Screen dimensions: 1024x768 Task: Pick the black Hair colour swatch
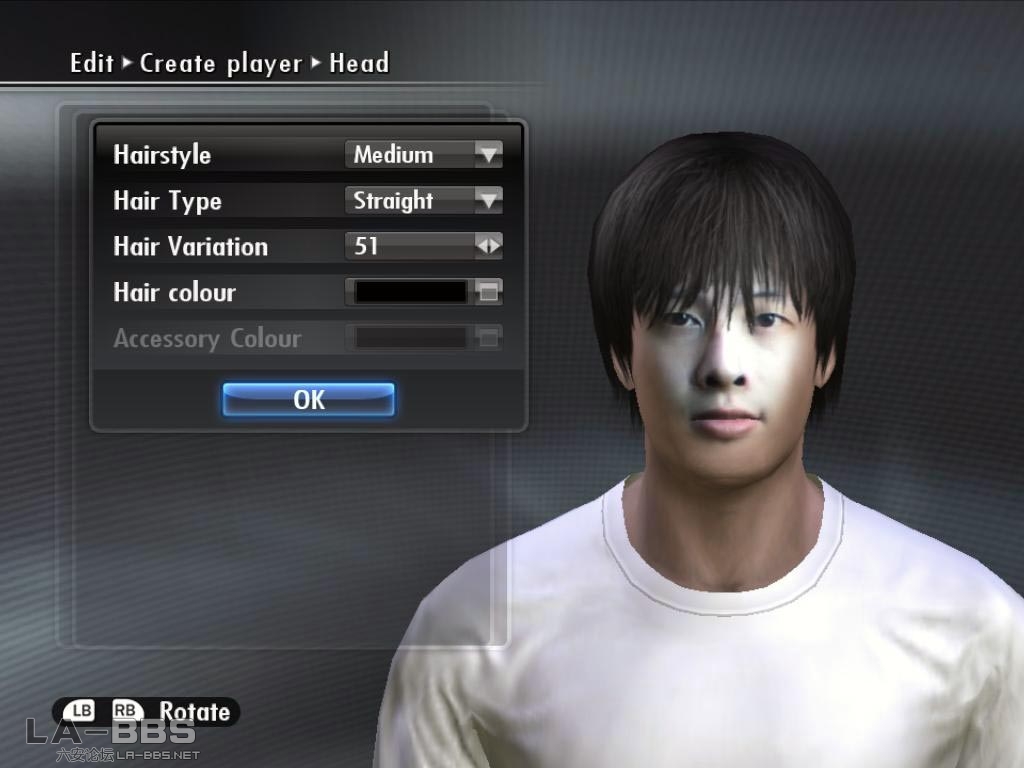coord(412,292)
